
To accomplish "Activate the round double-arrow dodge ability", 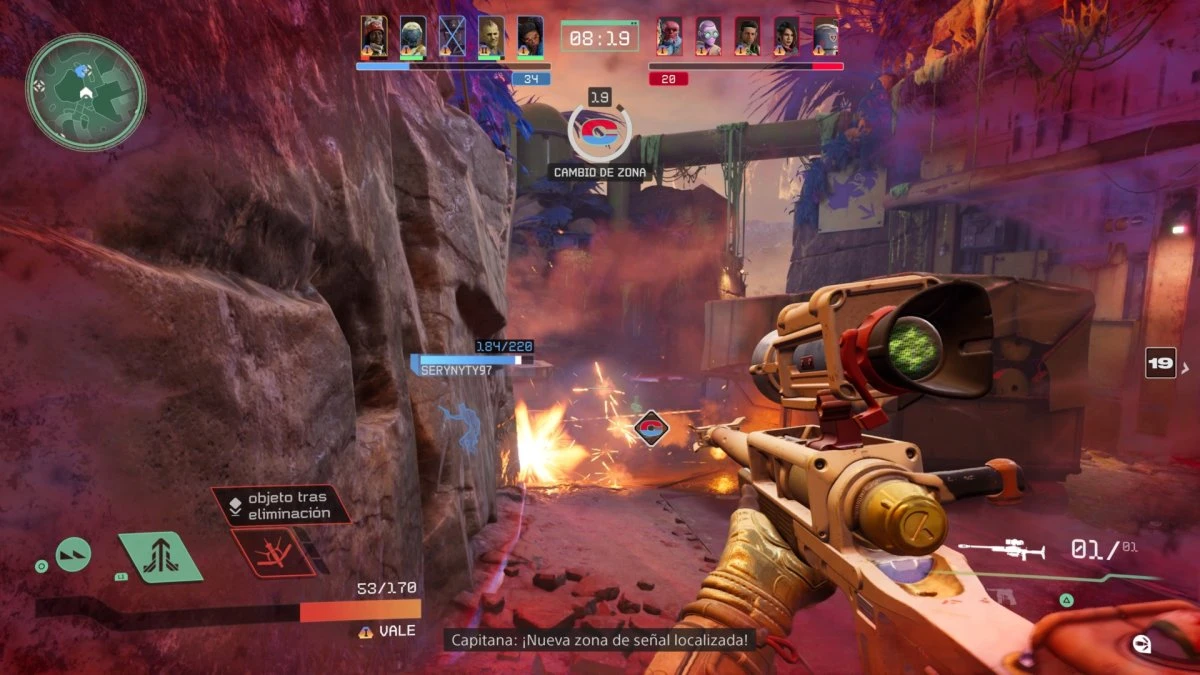I will (73, 554).
